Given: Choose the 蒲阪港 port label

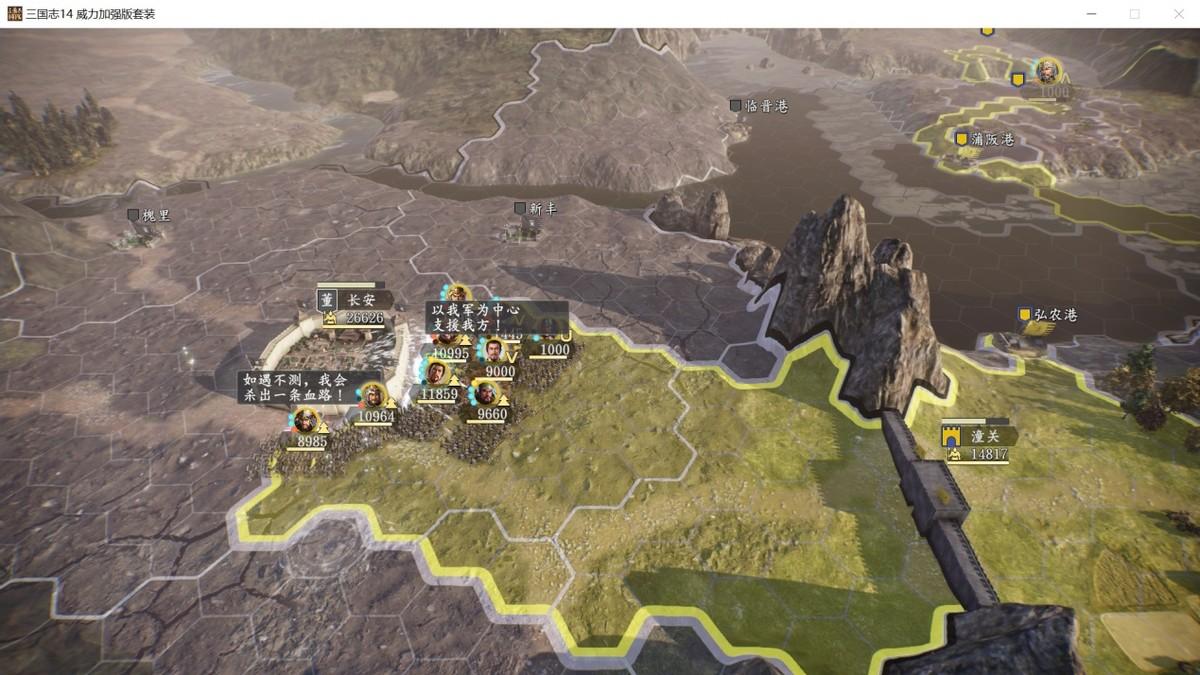Looking at the screenshot, I should (x=991, y=140).
